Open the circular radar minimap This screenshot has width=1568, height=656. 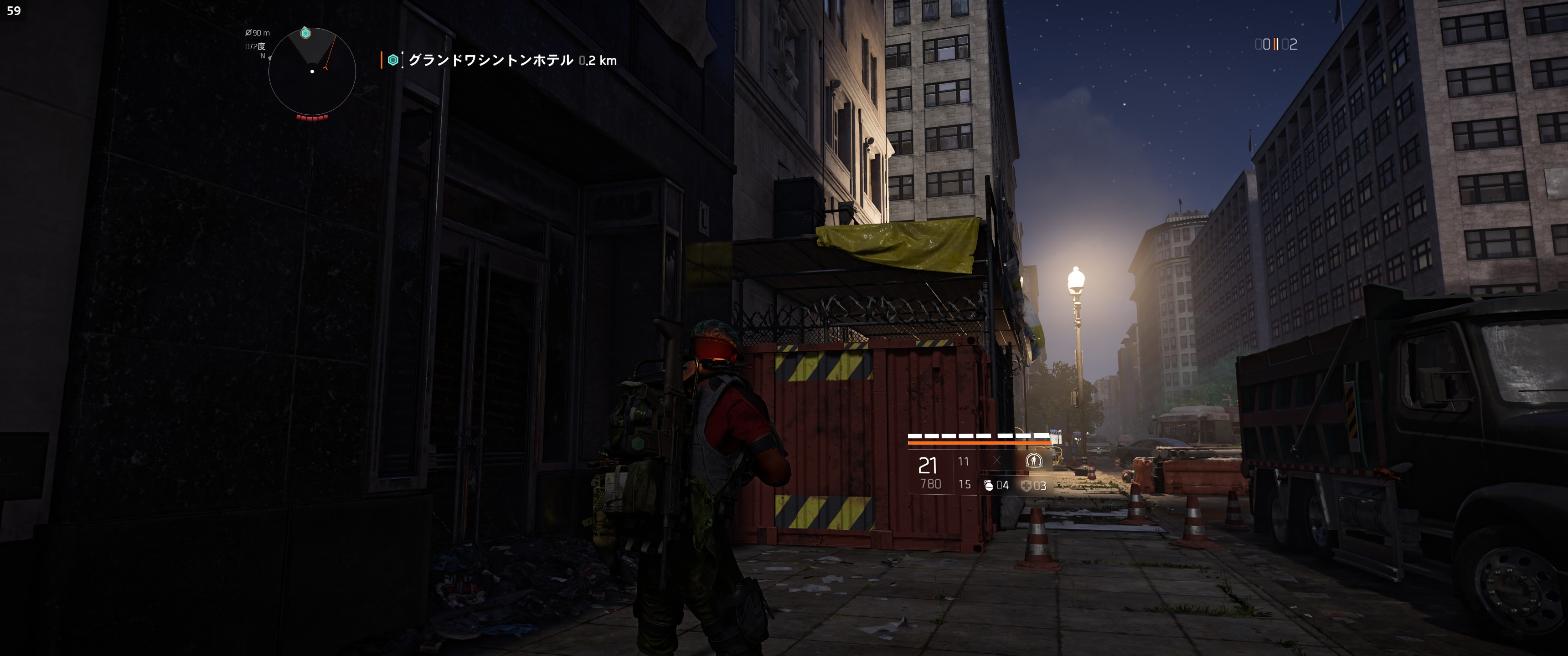(x=312, y=72)
